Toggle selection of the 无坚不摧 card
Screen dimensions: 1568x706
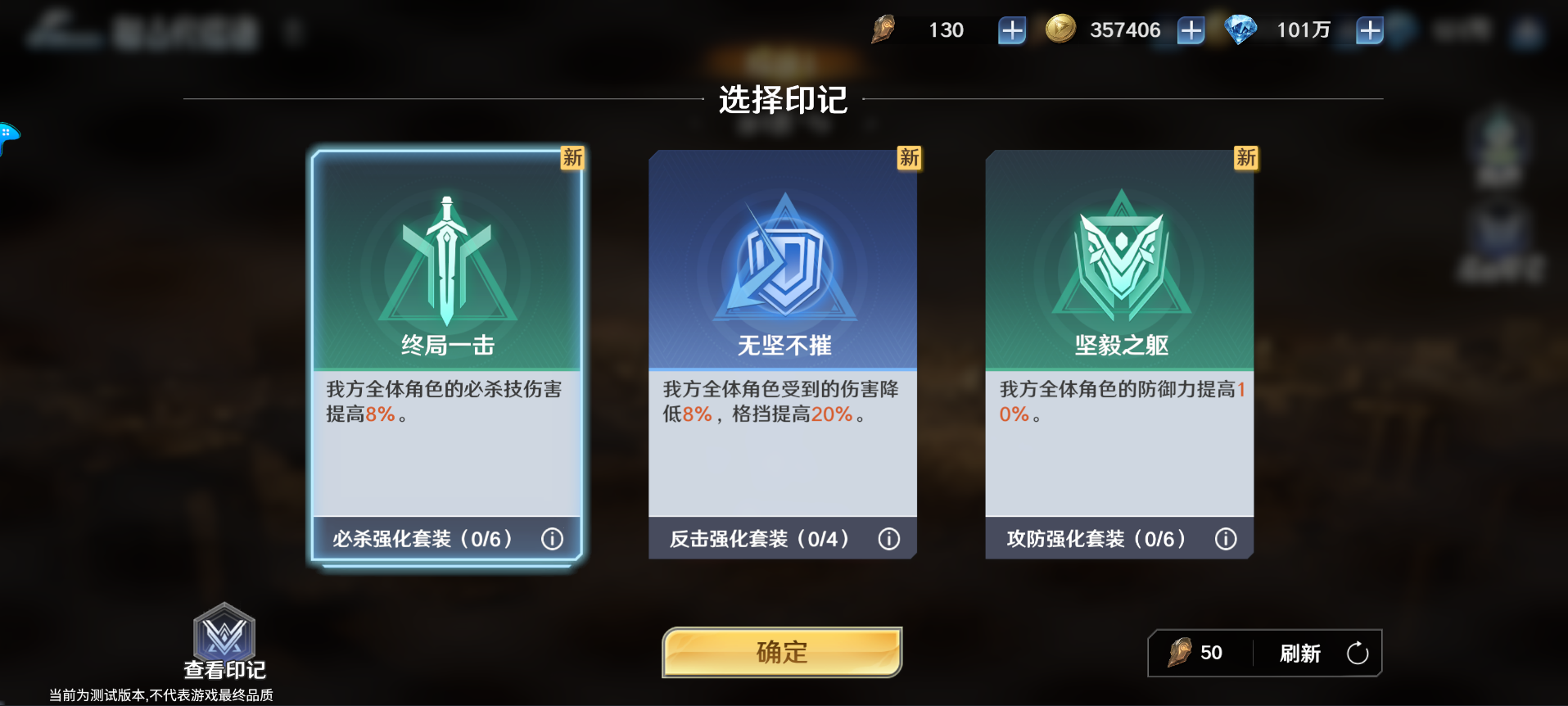tap(783, 352)
